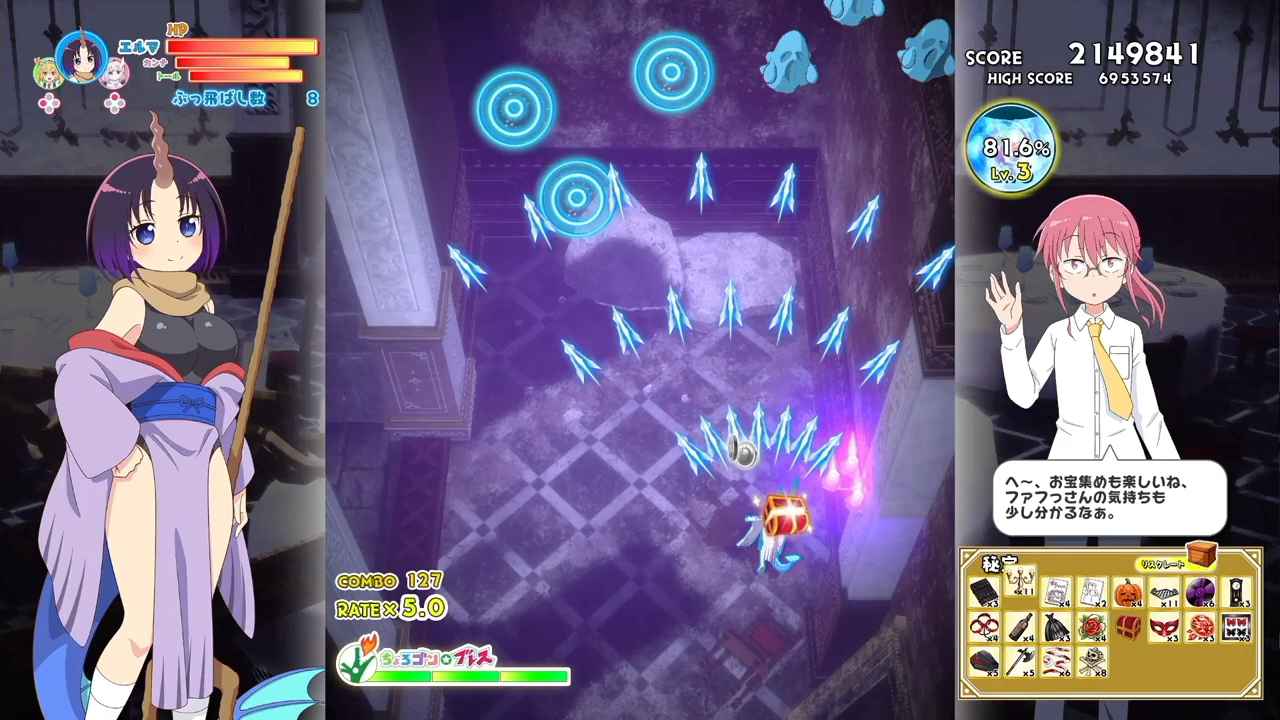Click the Lv.3 blue orb gauge
Image resolution: width=1280 pixels, height=720 pixels.
tap(1011, 149)
